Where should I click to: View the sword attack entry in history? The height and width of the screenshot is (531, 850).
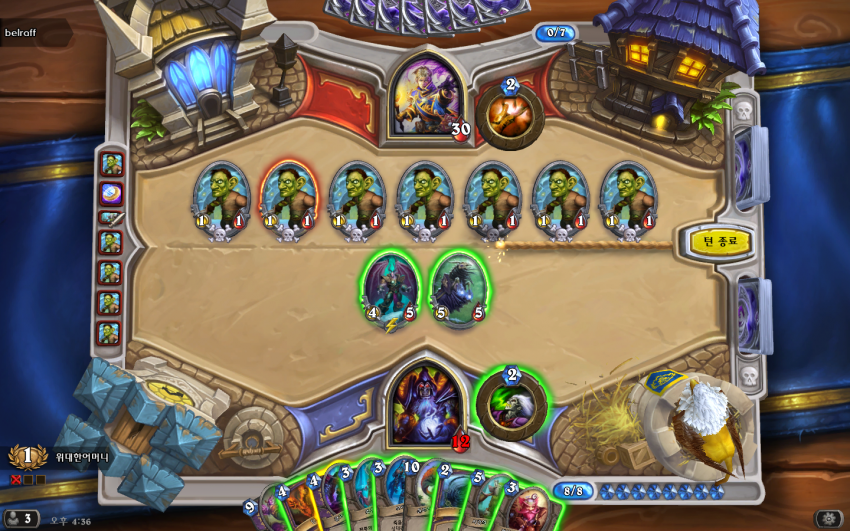110,217
